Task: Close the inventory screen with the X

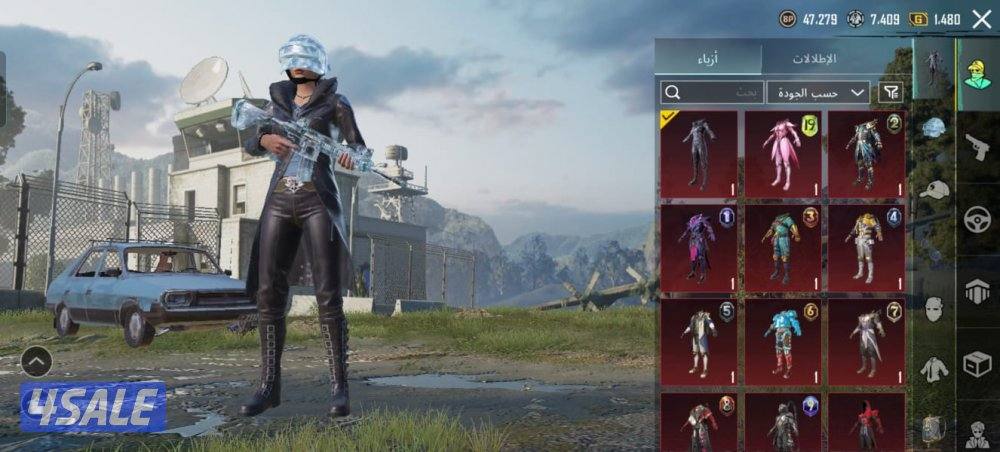Action: click(981, 19)
